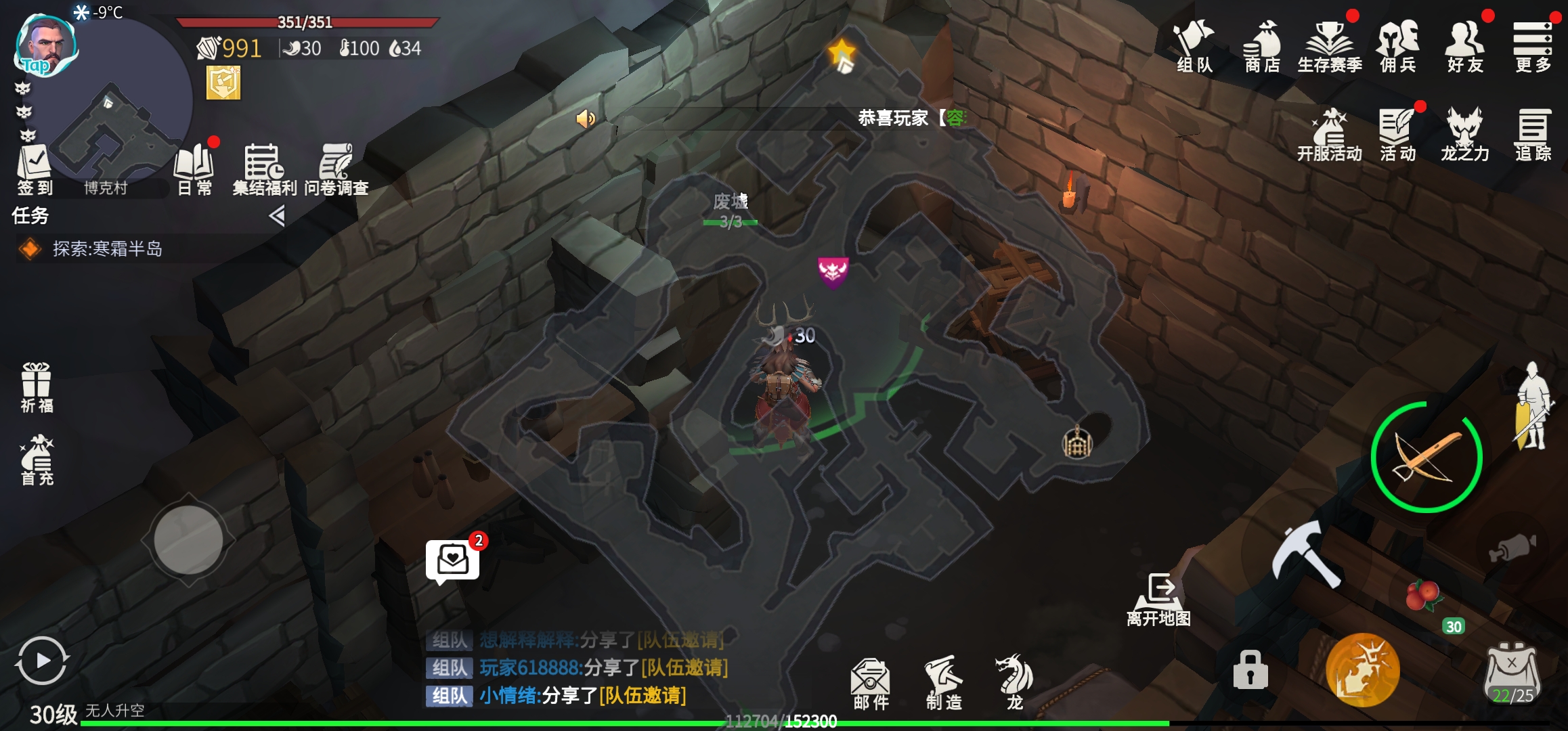Screen dimensions: 1568x731
Task: Open the 商店 shop
Action: click(1262, 46)
